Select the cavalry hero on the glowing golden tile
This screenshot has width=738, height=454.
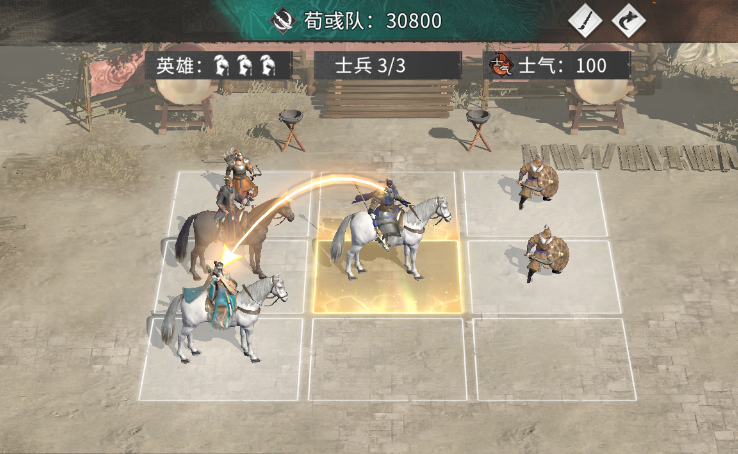pyautogui.click(x=388, y=230)
